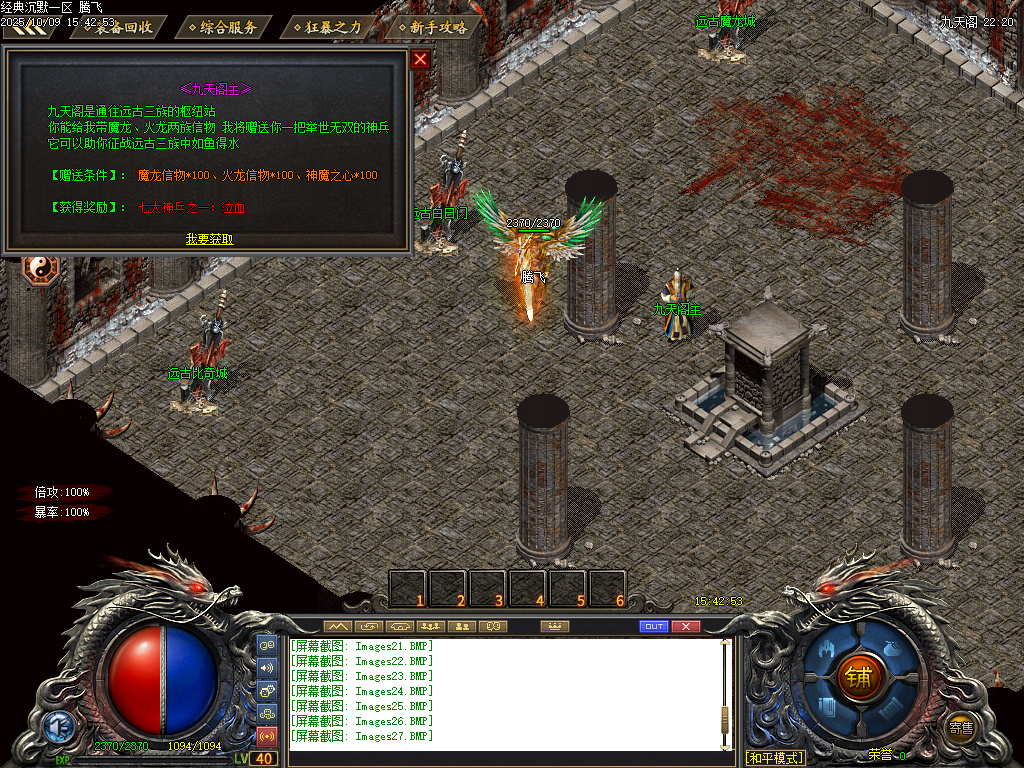Click the red X button above the chat box
1024x768 pixels.
click(685, 626)
